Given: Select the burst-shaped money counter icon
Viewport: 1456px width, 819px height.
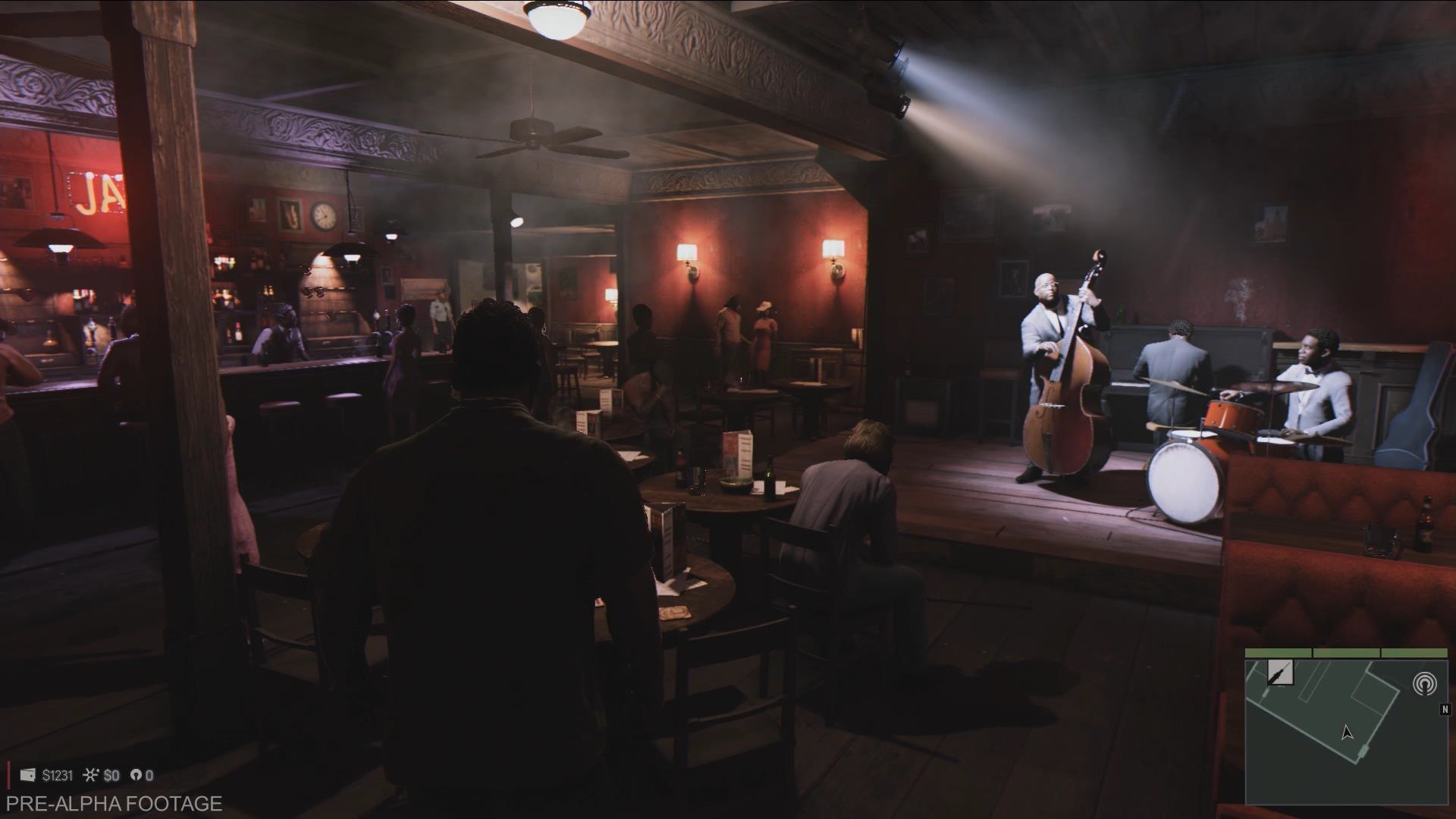Looking at the screenshot, I should [91, 775].
